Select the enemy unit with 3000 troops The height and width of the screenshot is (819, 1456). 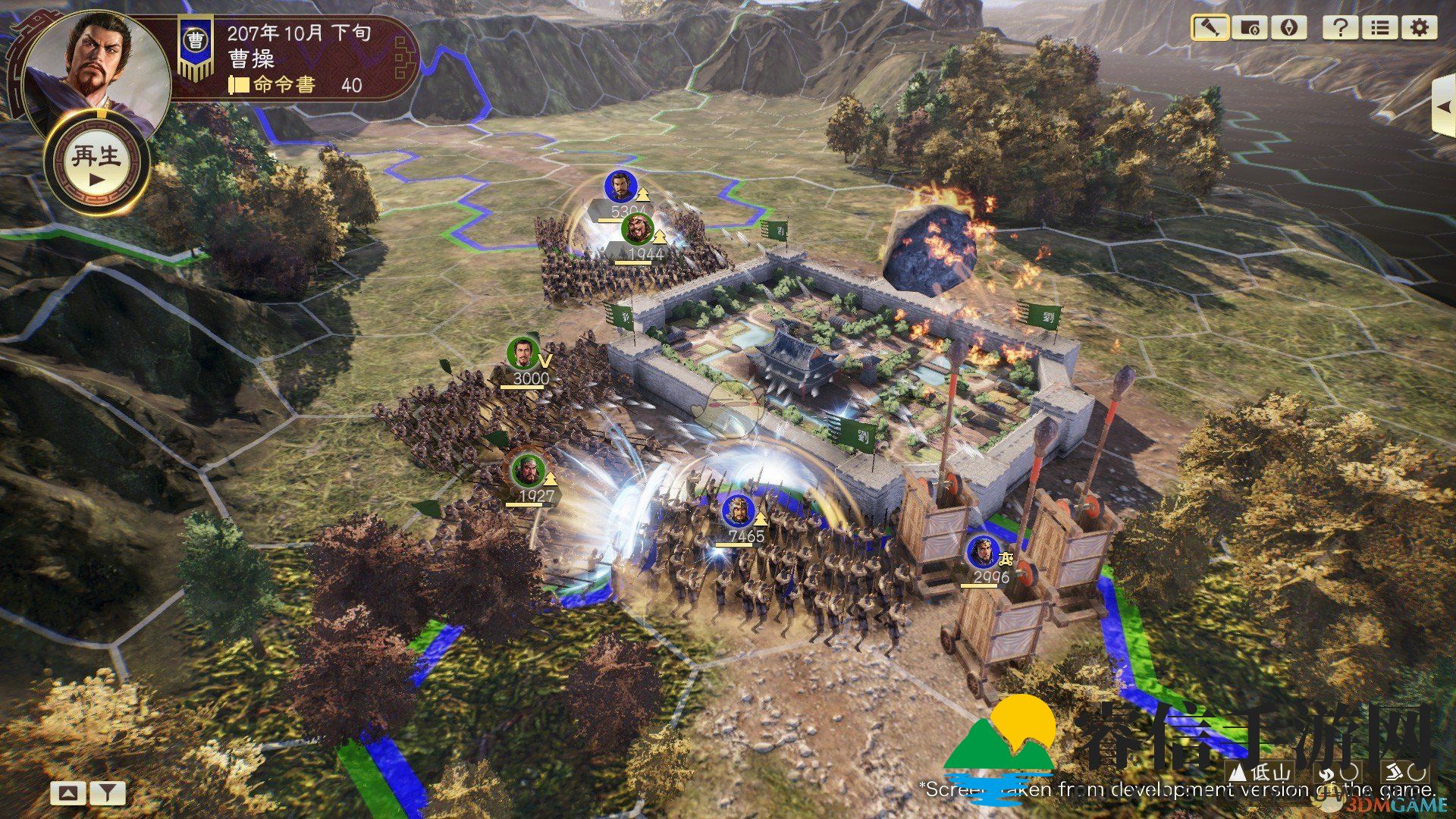(523, 354)
